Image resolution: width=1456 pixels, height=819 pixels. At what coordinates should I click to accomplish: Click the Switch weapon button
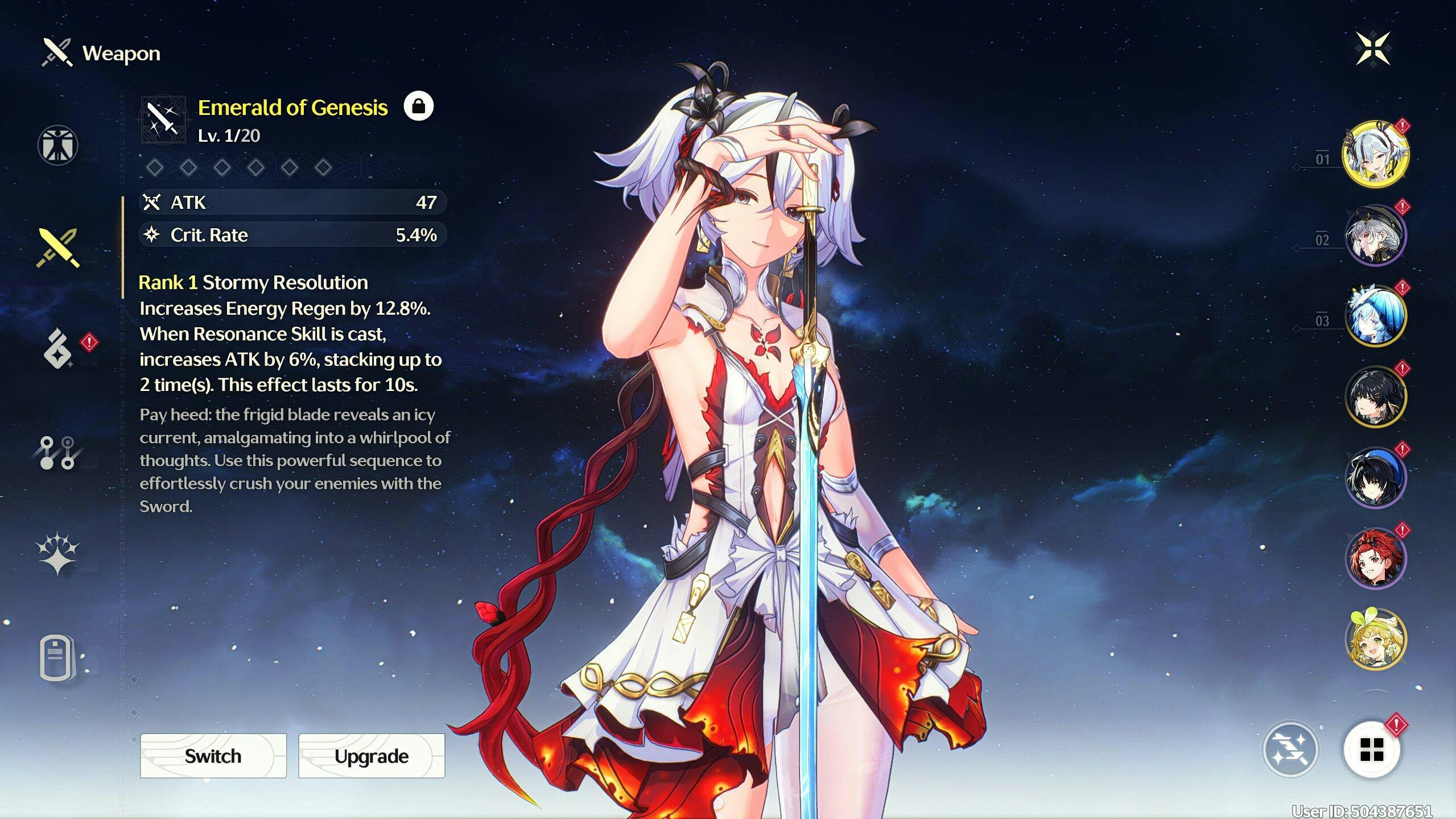tap(213, 756)
